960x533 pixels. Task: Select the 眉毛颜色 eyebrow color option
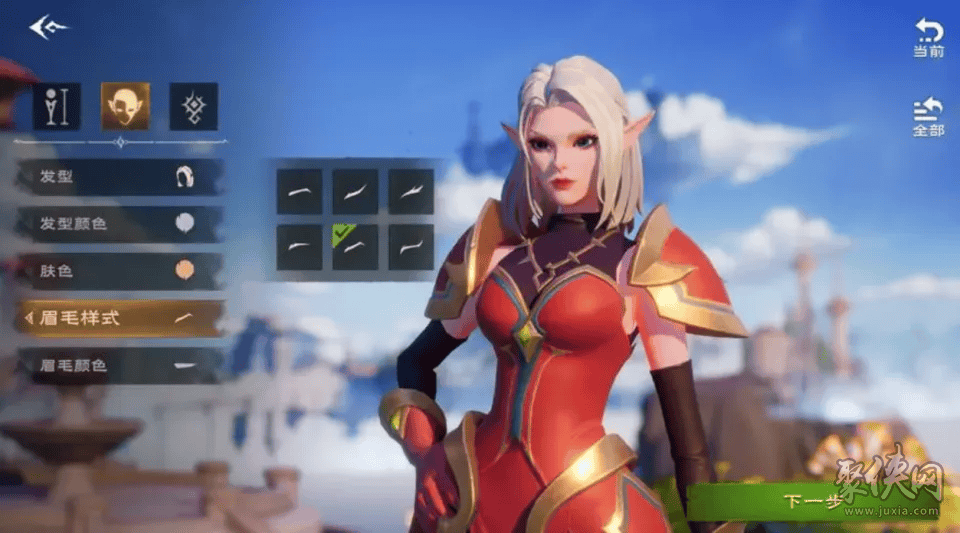pos(120,366)
